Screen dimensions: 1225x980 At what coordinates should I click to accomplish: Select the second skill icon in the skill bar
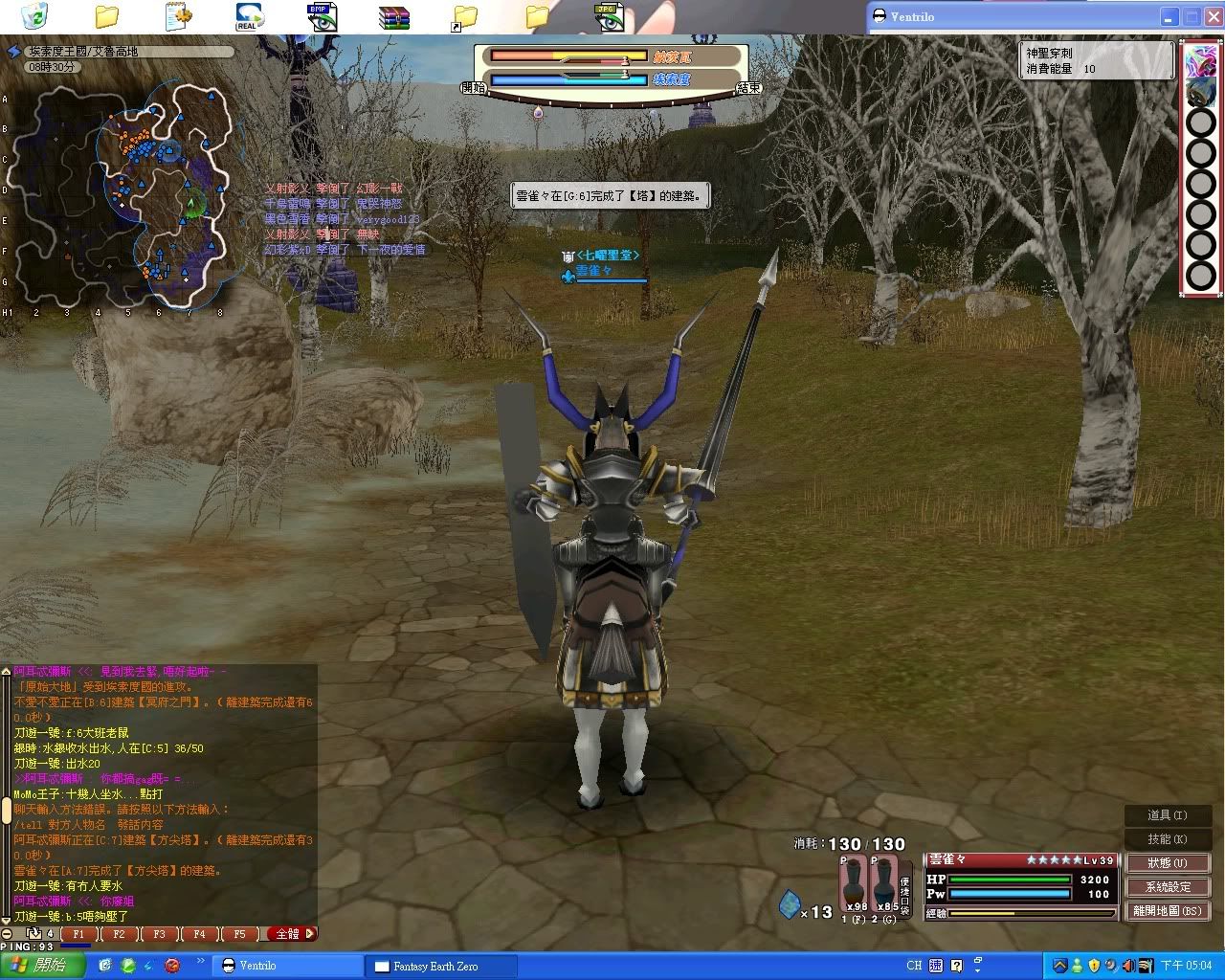tap(1201, 93)
